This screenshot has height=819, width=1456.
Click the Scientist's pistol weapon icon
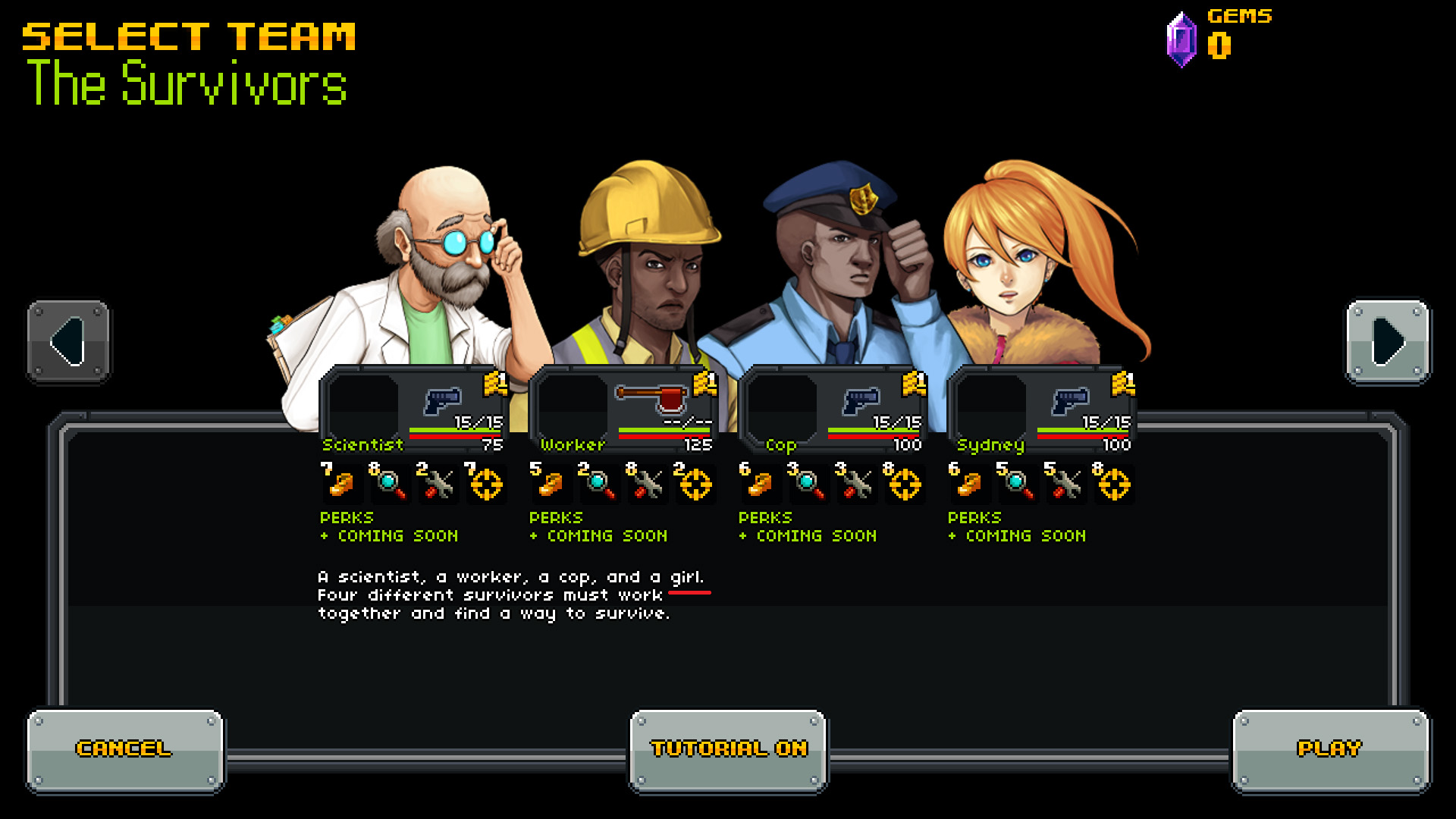442,401
